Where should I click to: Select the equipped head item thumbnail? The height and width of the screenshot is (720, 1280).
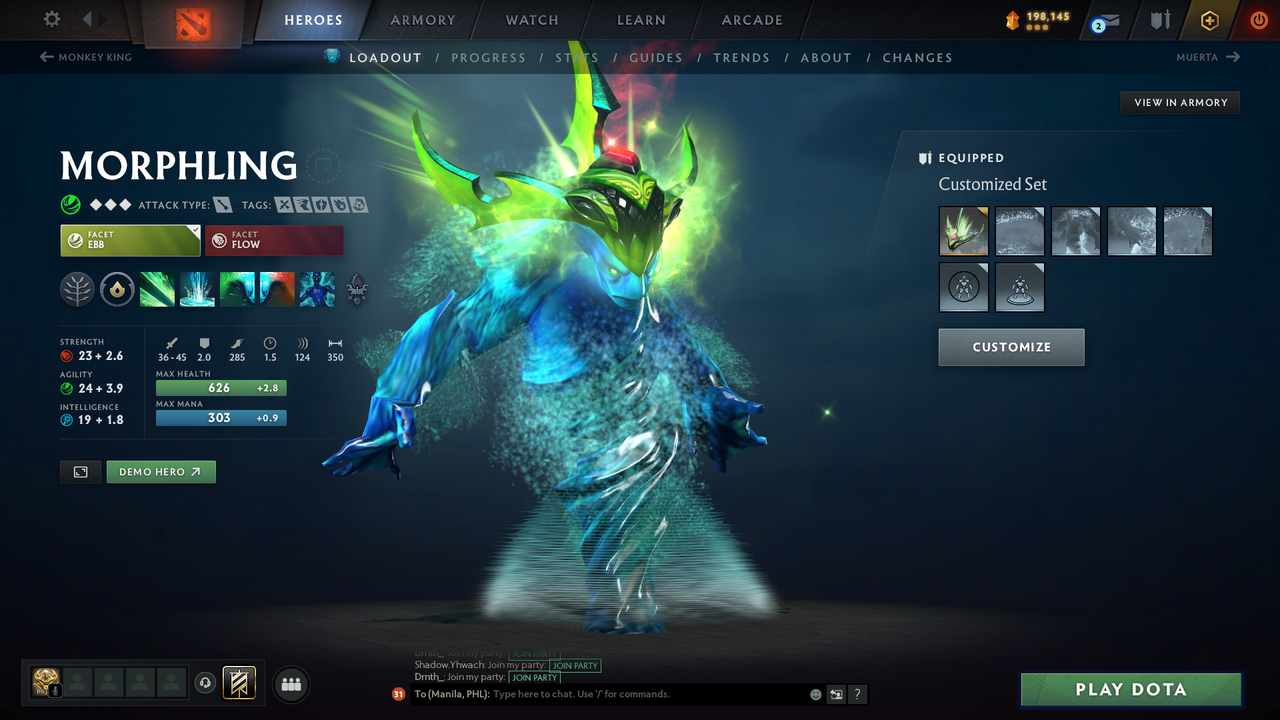(x=962, y=231)
